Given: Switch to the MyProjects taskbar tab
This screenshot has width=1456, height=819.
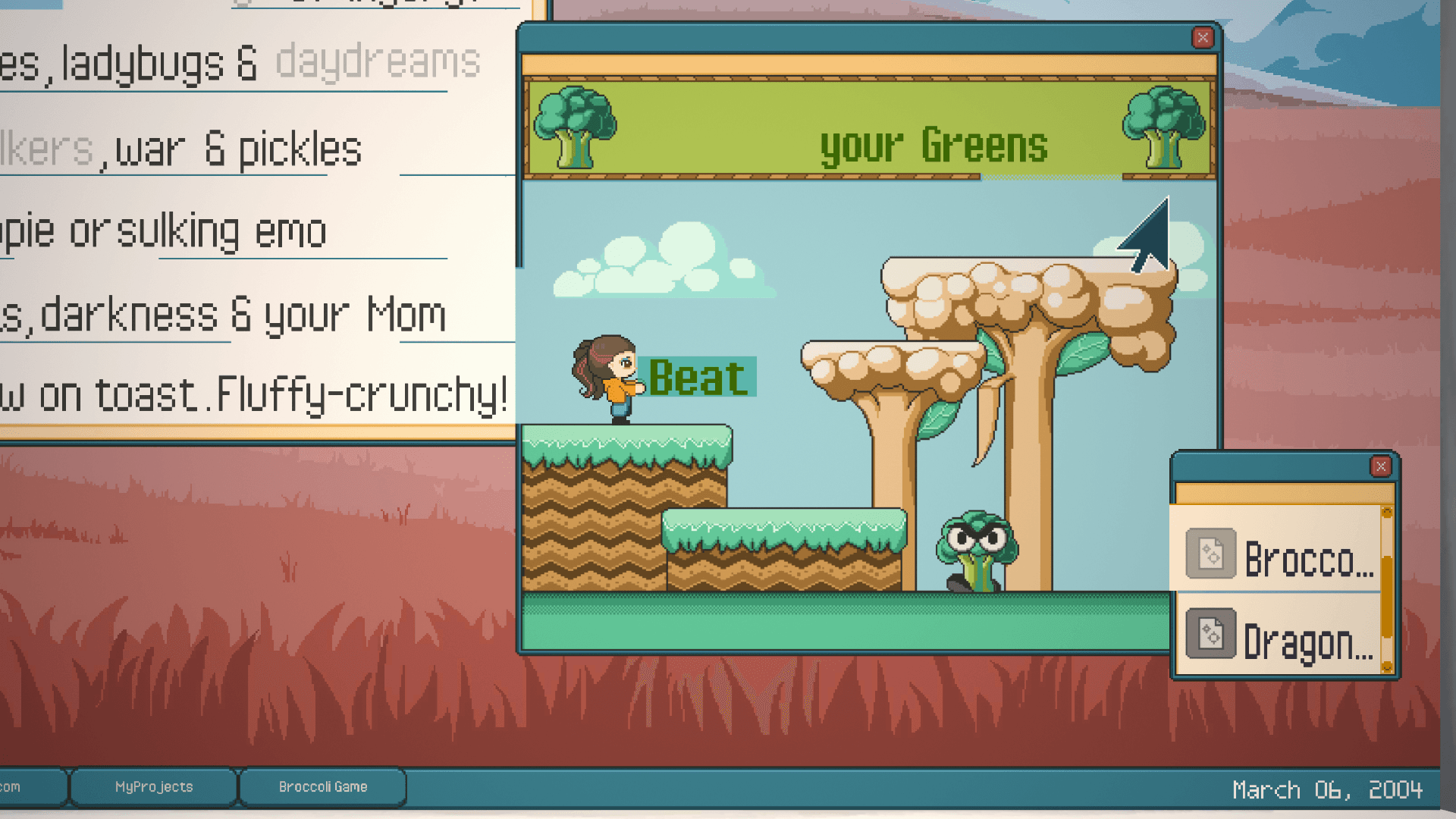Looking at the screenshot, I should pyautogui.click(x=154, y=787).
